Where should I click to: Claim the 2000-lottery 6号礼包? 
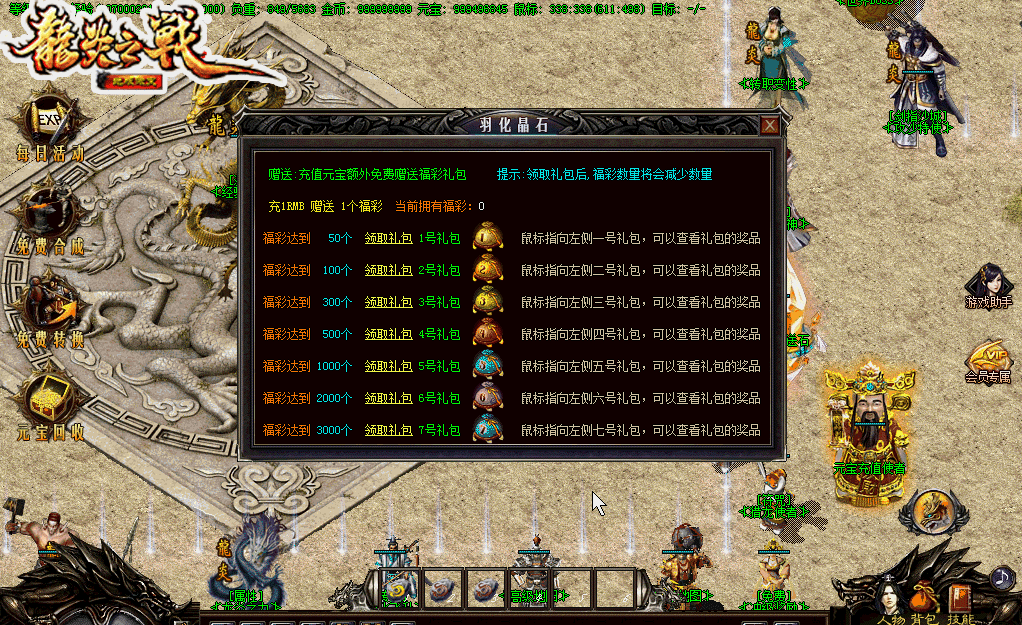388,398
